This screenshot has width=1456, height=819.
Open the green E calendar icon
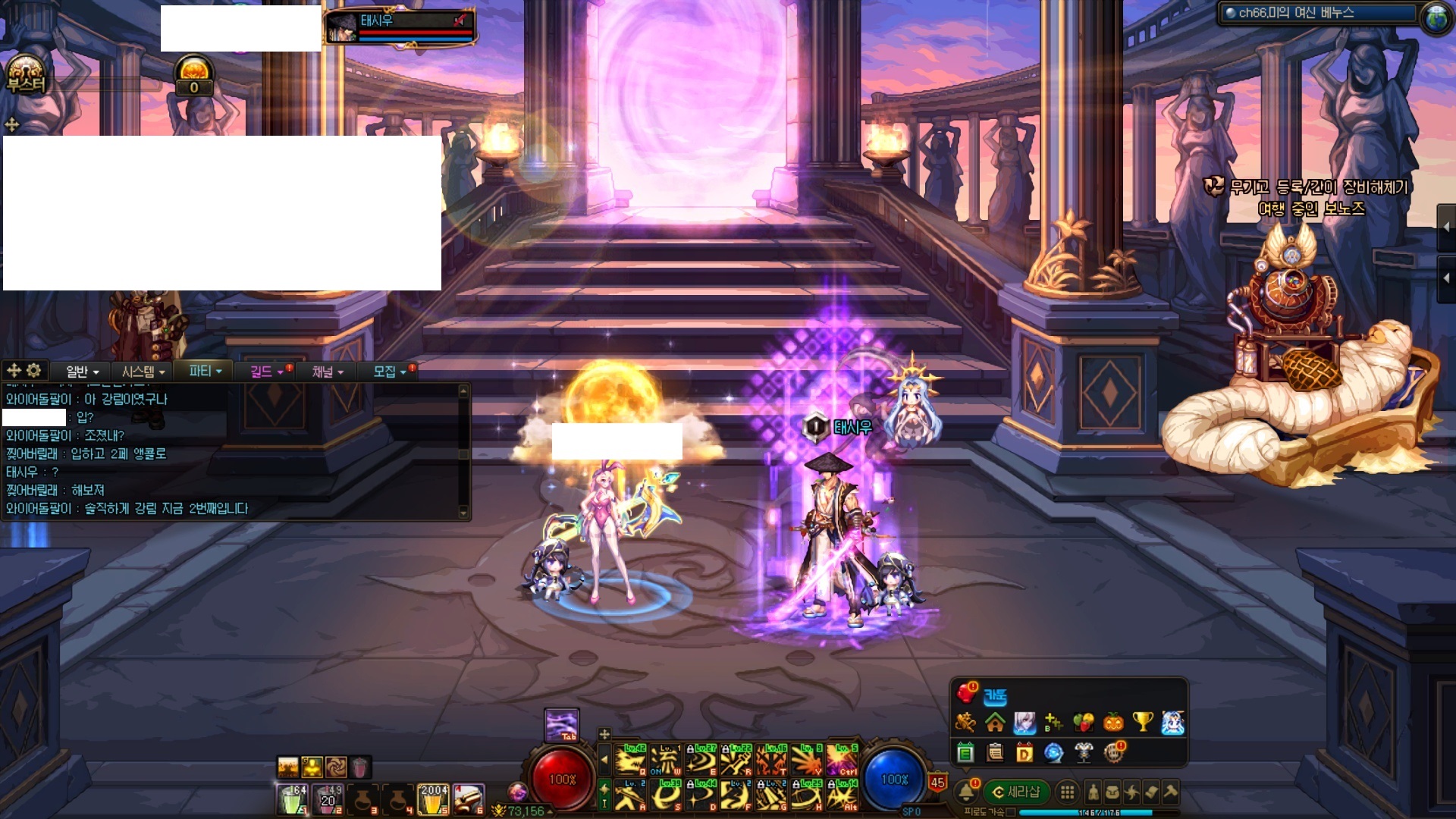[x=965, y=753]
